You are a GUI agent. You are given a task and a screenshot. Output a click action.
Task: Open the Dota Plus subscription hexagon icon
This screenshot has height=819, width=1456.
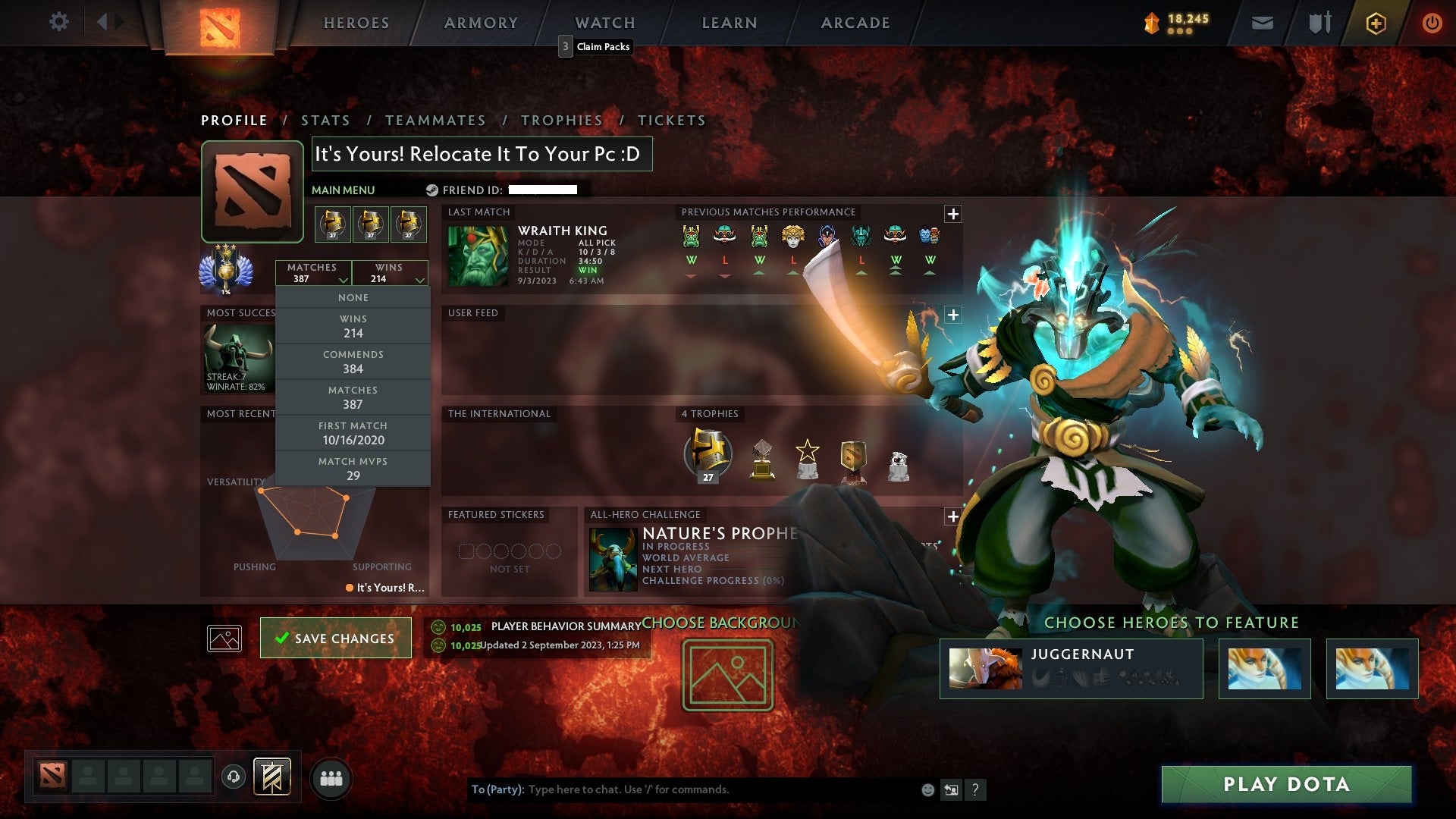pos(1375,22)
